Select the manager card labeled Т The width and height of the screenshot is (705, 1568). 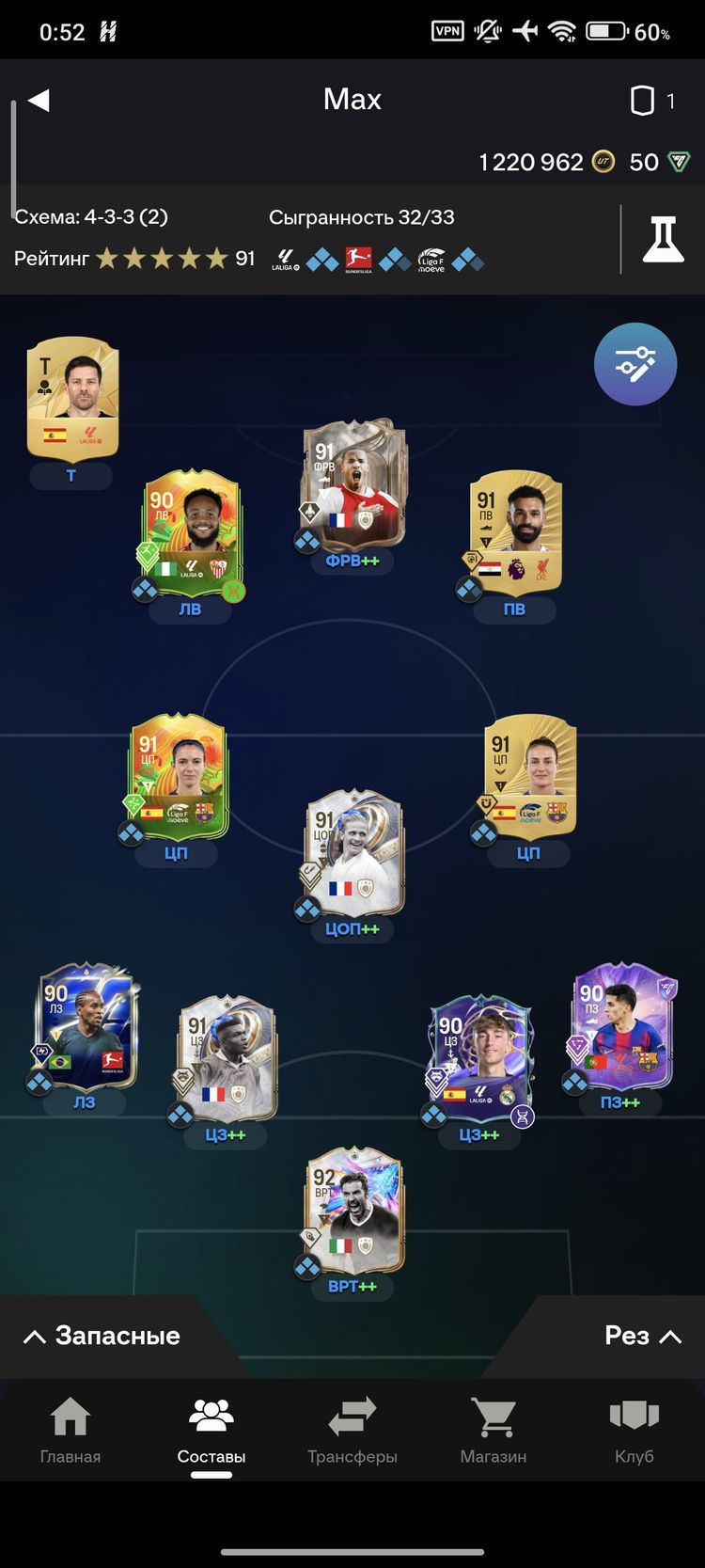click(72, 398)
